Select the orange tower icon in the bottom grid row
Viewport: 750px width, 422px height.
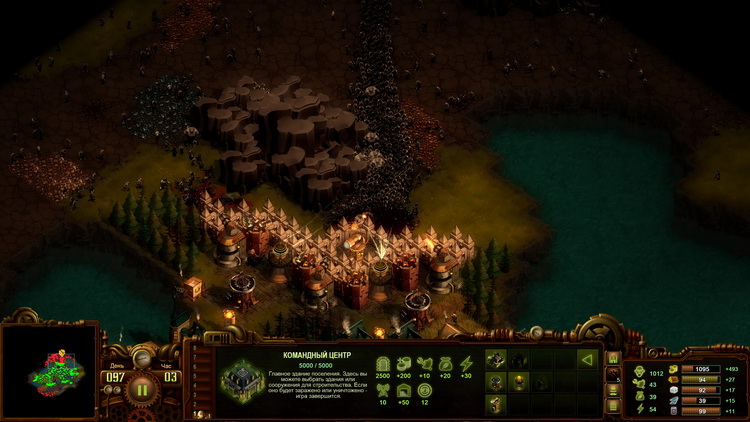point(497,403)
